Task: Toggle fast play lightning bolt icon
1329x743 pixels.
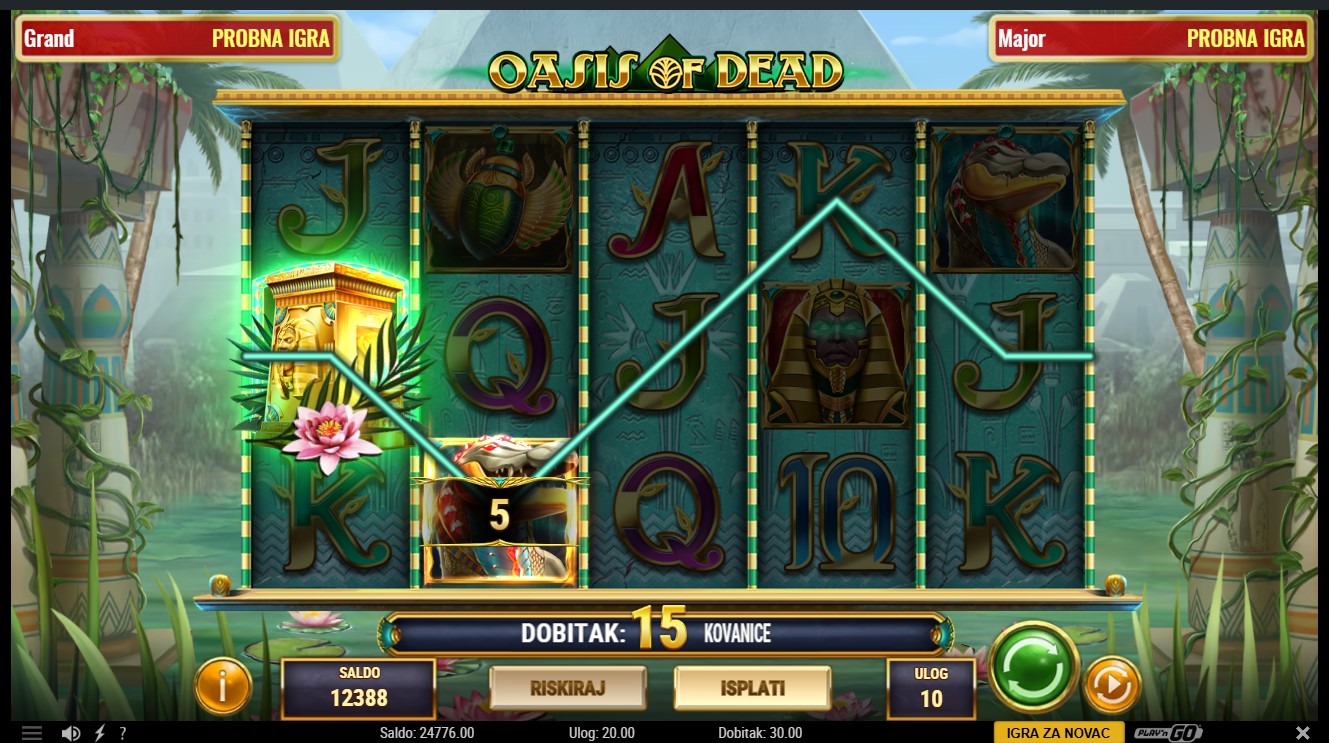Action: pyautogui.click(x=100, y=733)
